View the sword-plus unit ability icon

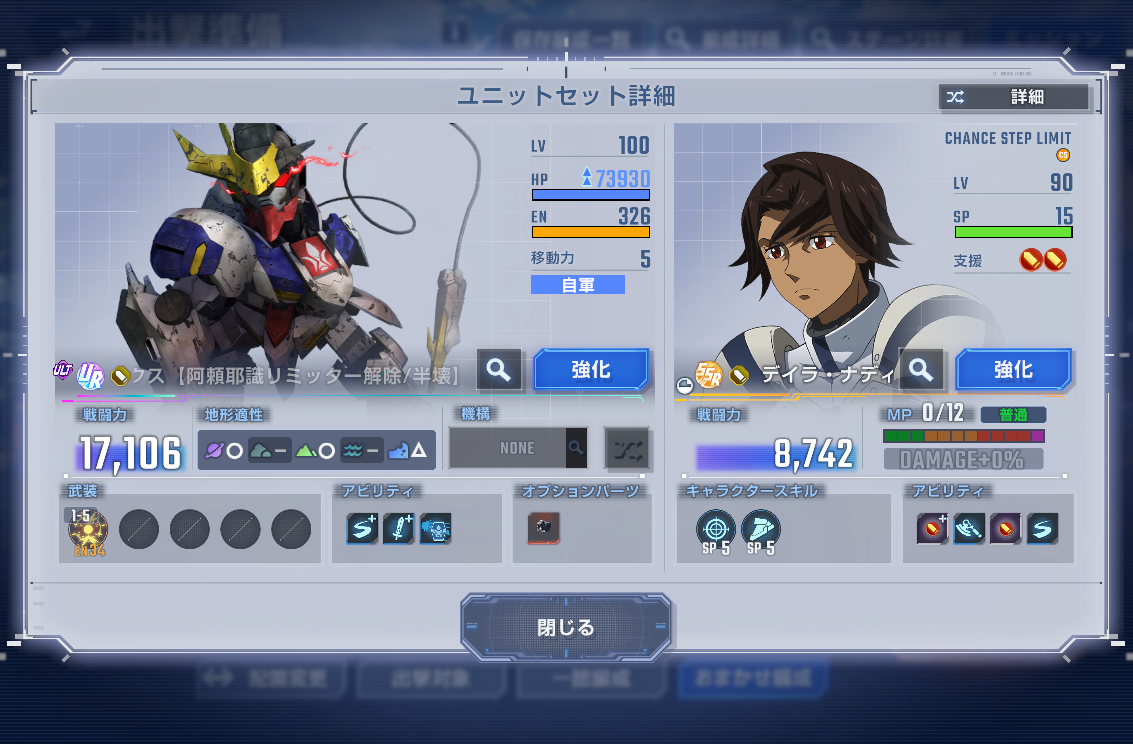pos(398,528)
